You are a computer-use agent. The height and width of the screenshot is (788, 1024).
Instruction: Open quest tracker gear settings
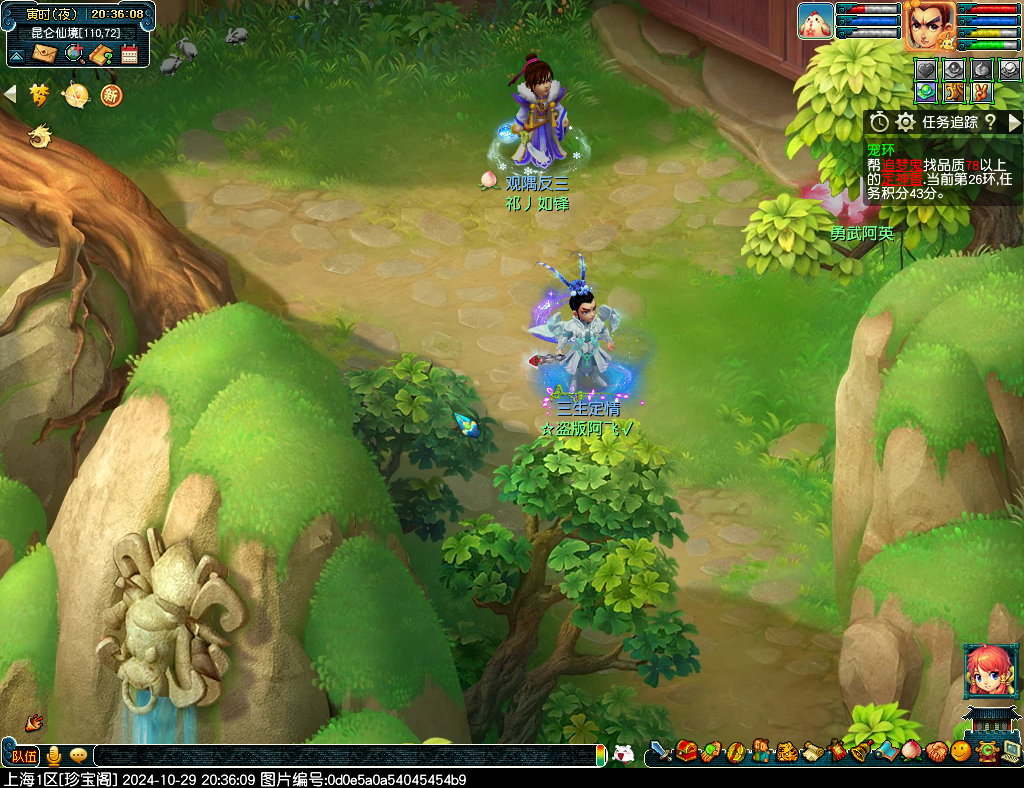[906, 122]
